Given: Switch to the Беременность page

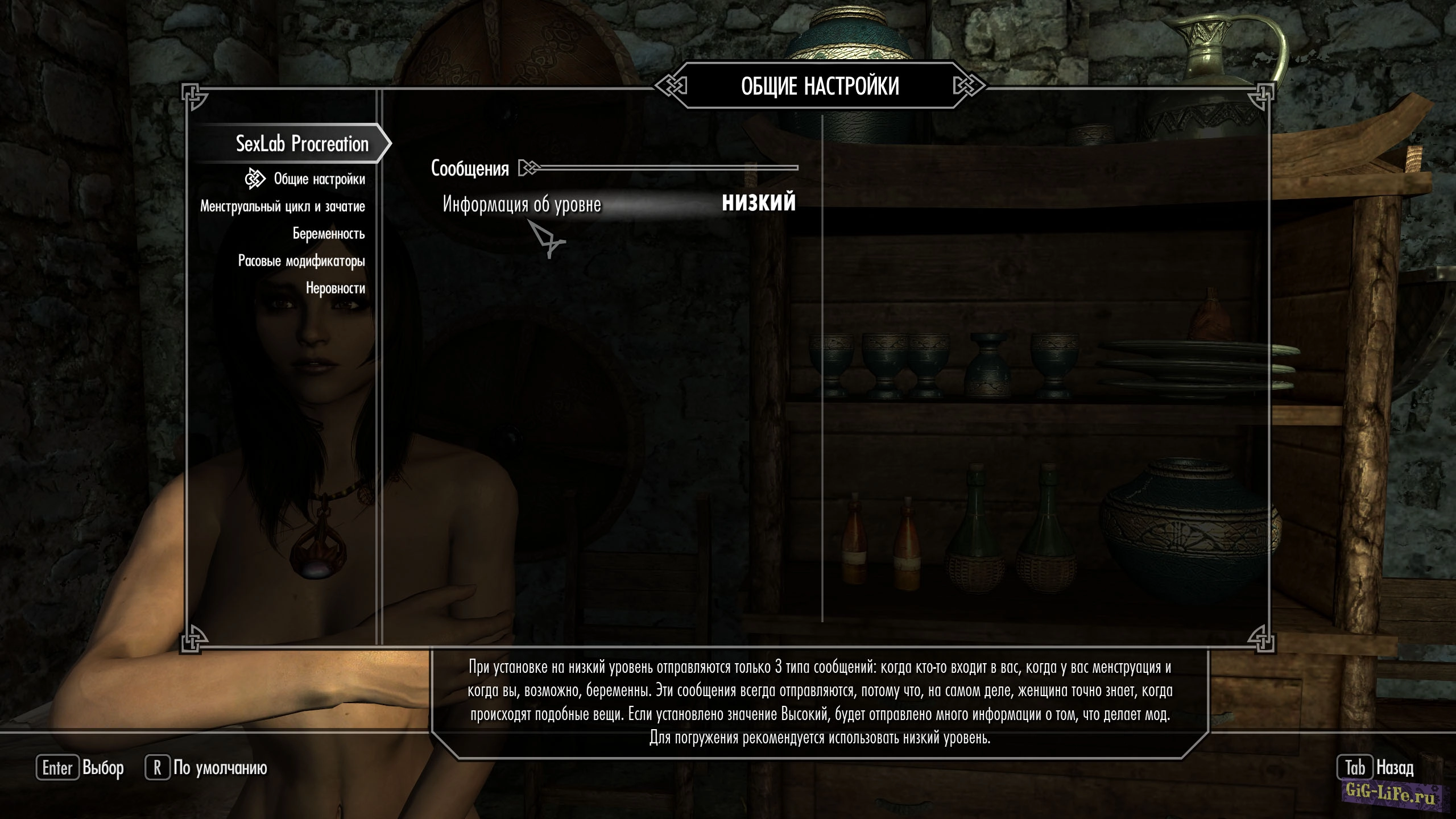Looking at the screenshot, I should [x=329, y=234].
